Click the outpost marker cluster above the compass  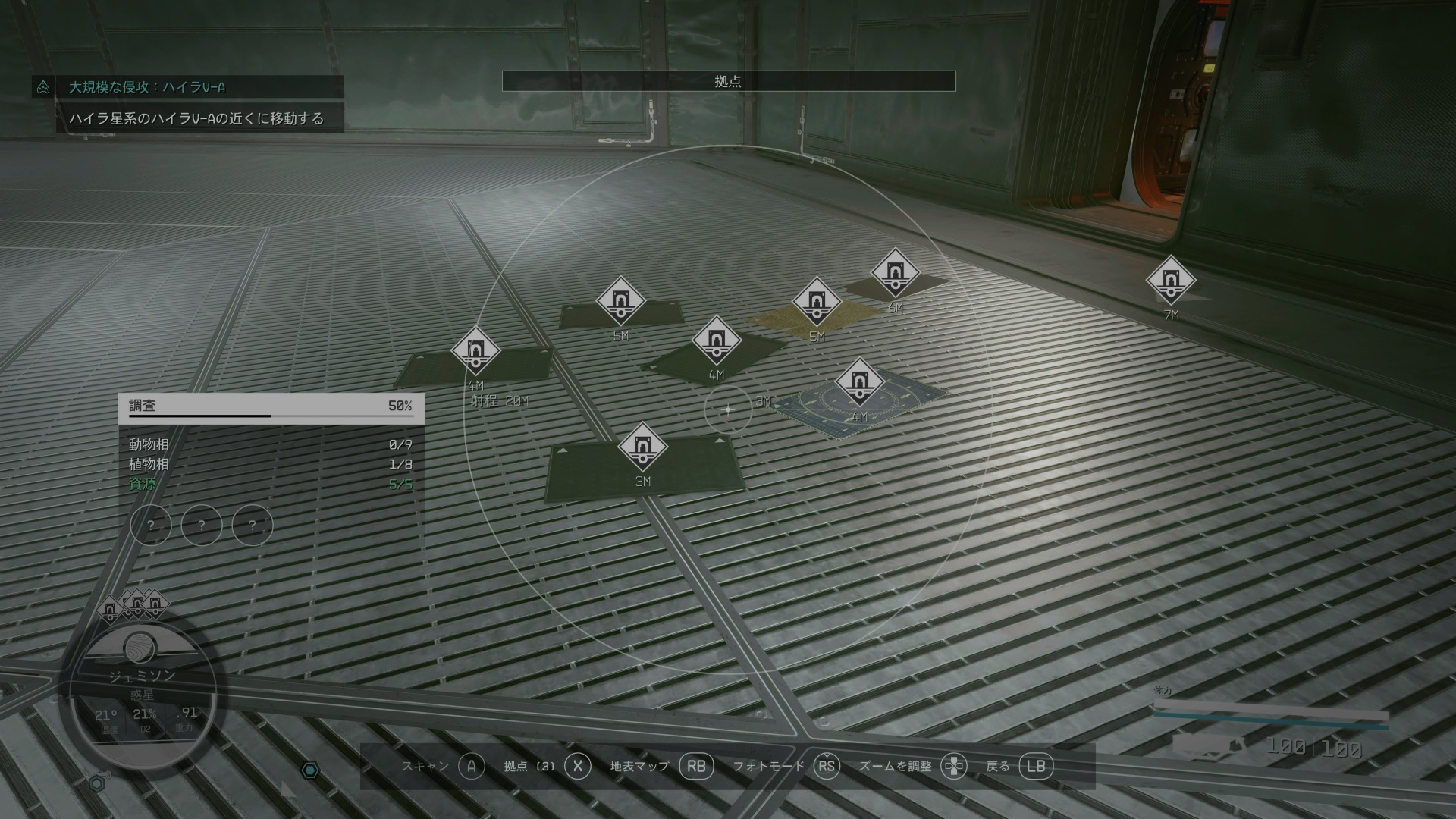pos(134,605)
